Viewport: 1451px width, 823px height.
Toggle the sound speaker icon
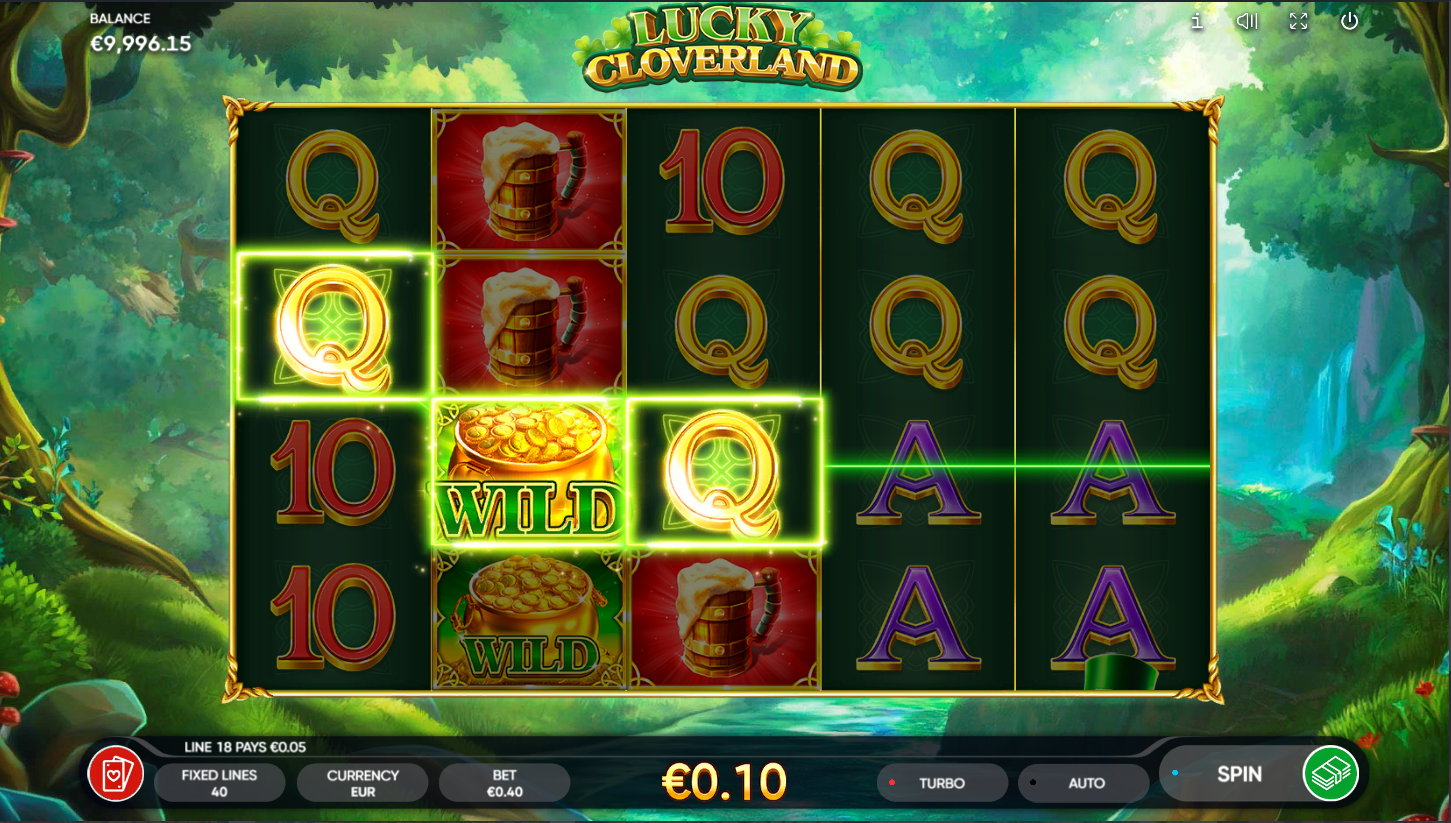1246,21
